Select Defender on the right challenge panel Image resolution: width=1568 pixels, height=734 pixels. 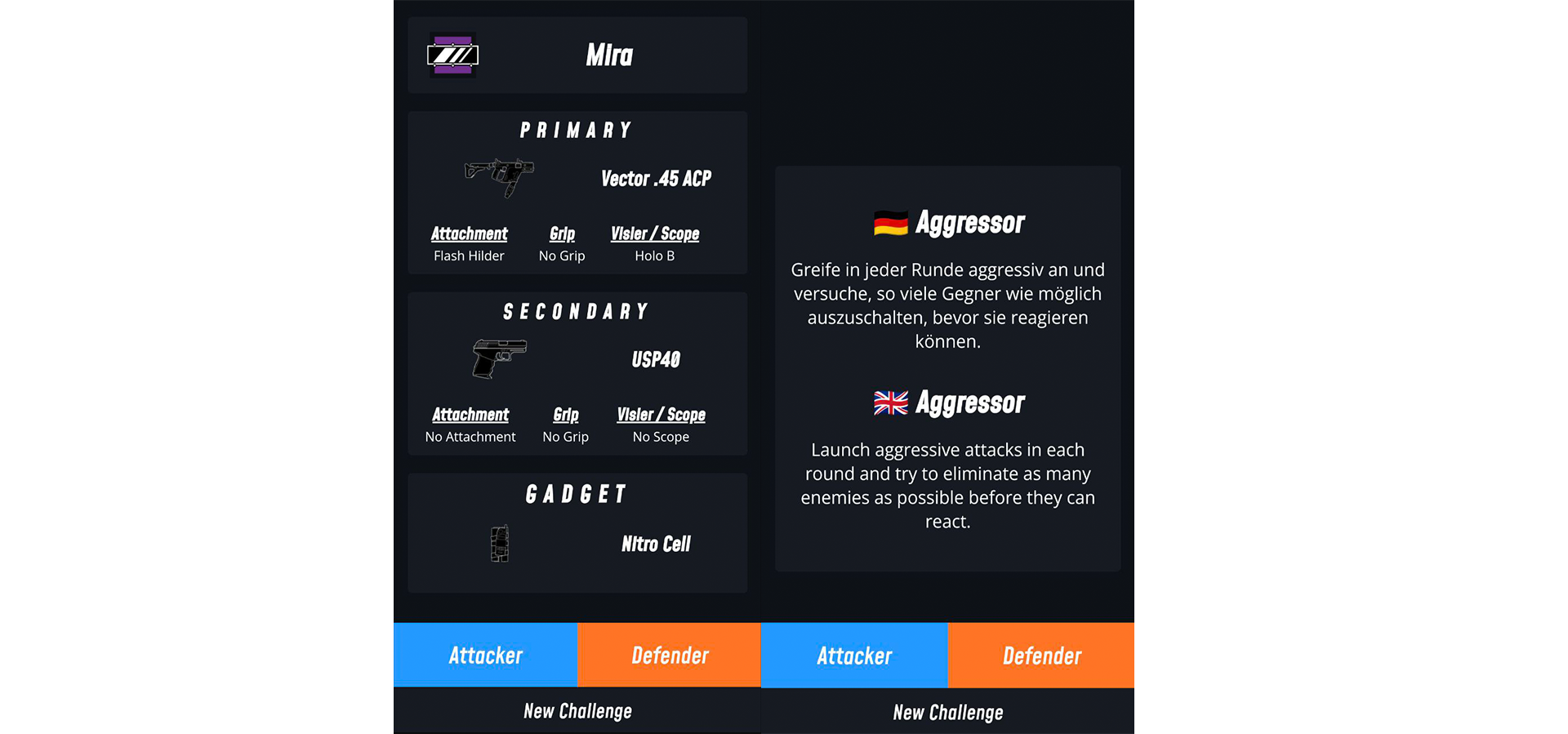click(x=1041, y=655)
